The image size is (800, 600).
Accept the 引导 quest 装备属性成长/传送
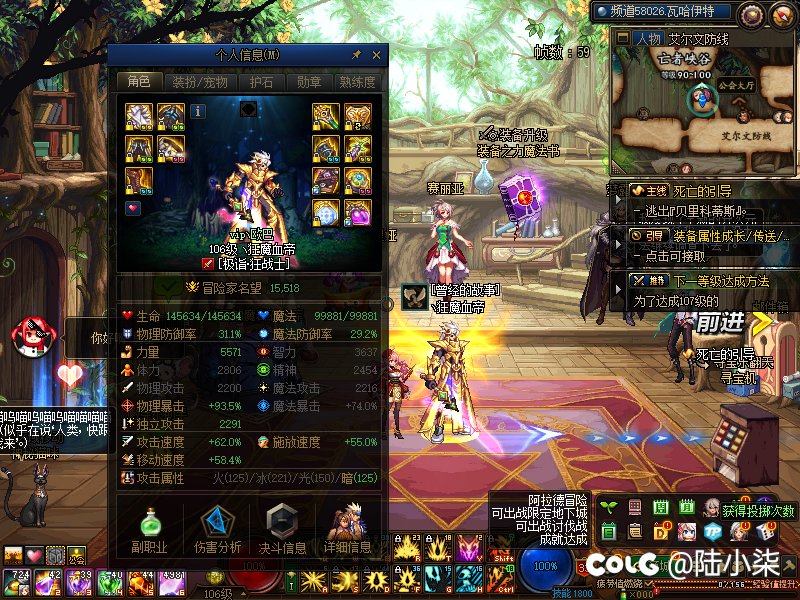coord(700,237)
